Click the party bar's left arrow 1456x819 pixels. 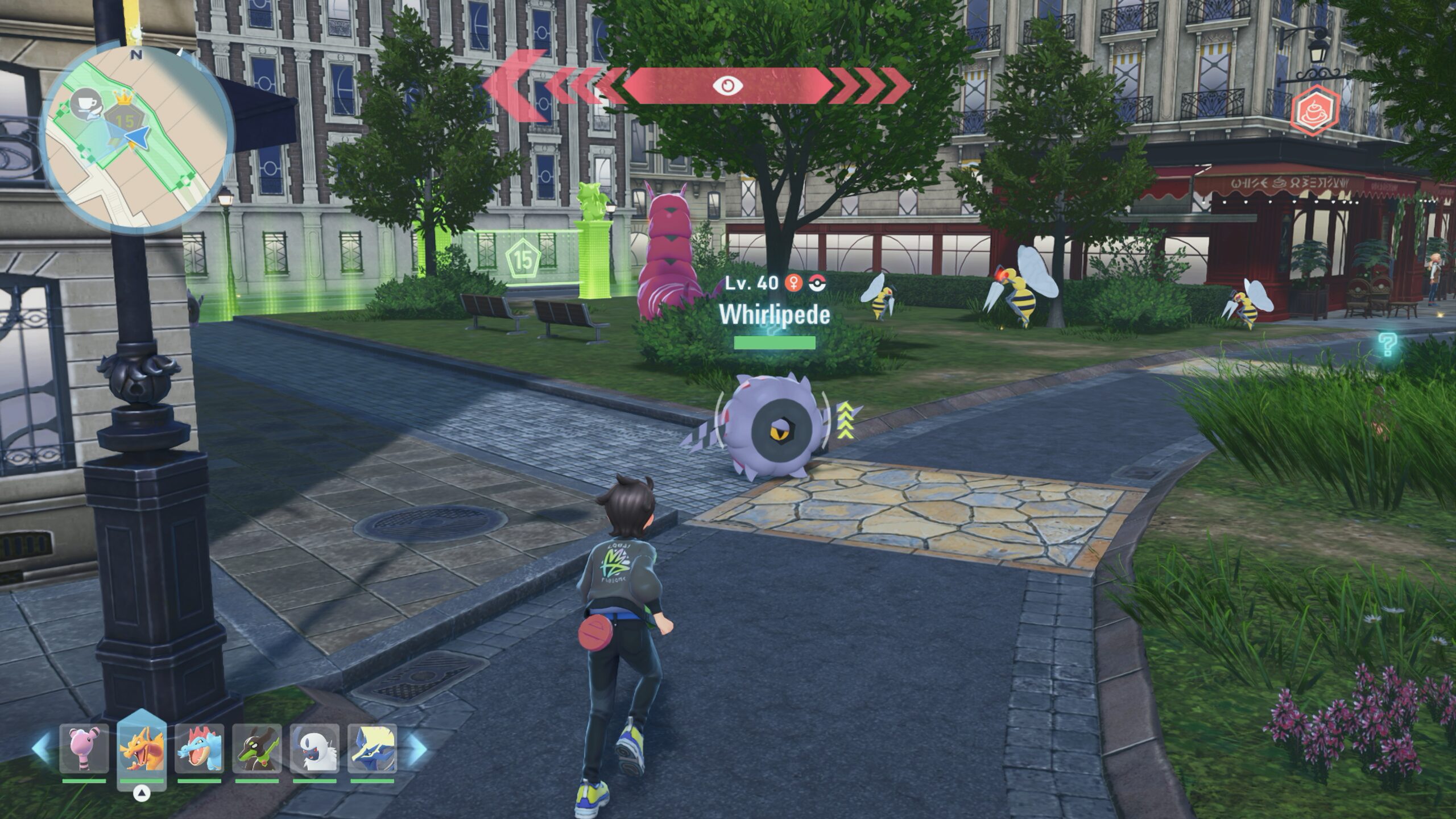(41, 748)
